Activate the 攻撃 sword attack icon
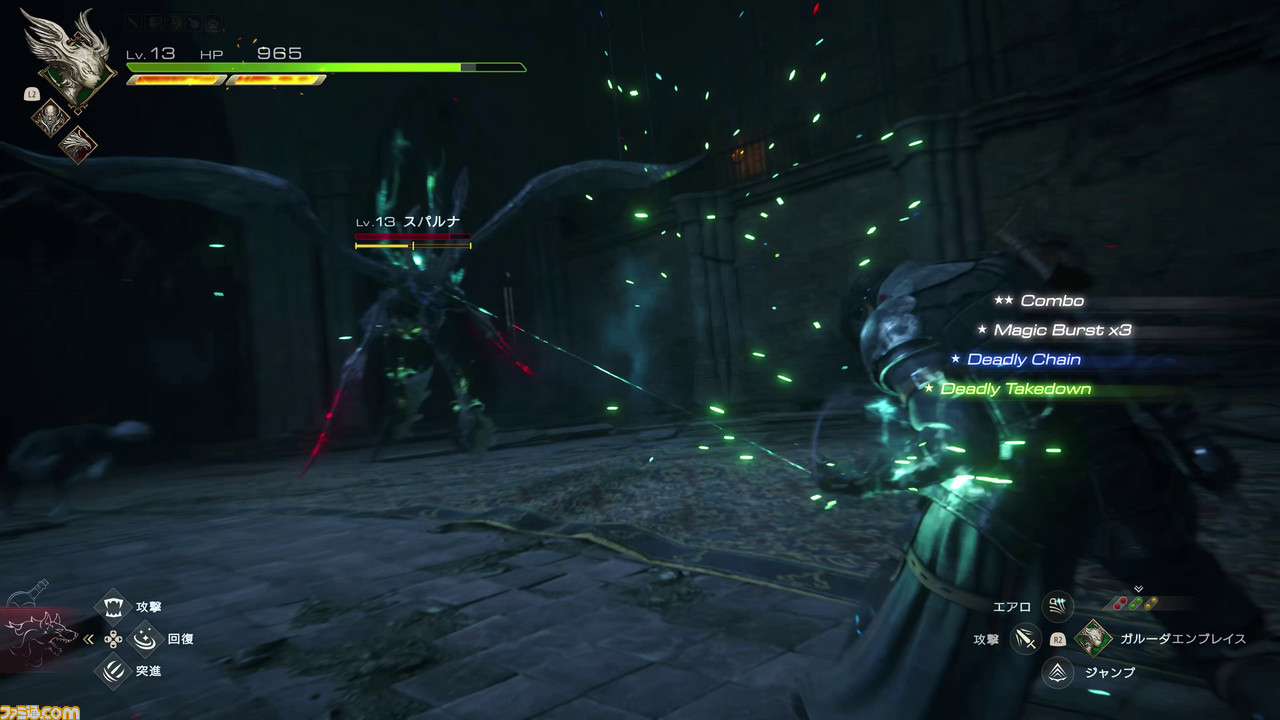The image size is (1280, 720). pos(1025,638)
